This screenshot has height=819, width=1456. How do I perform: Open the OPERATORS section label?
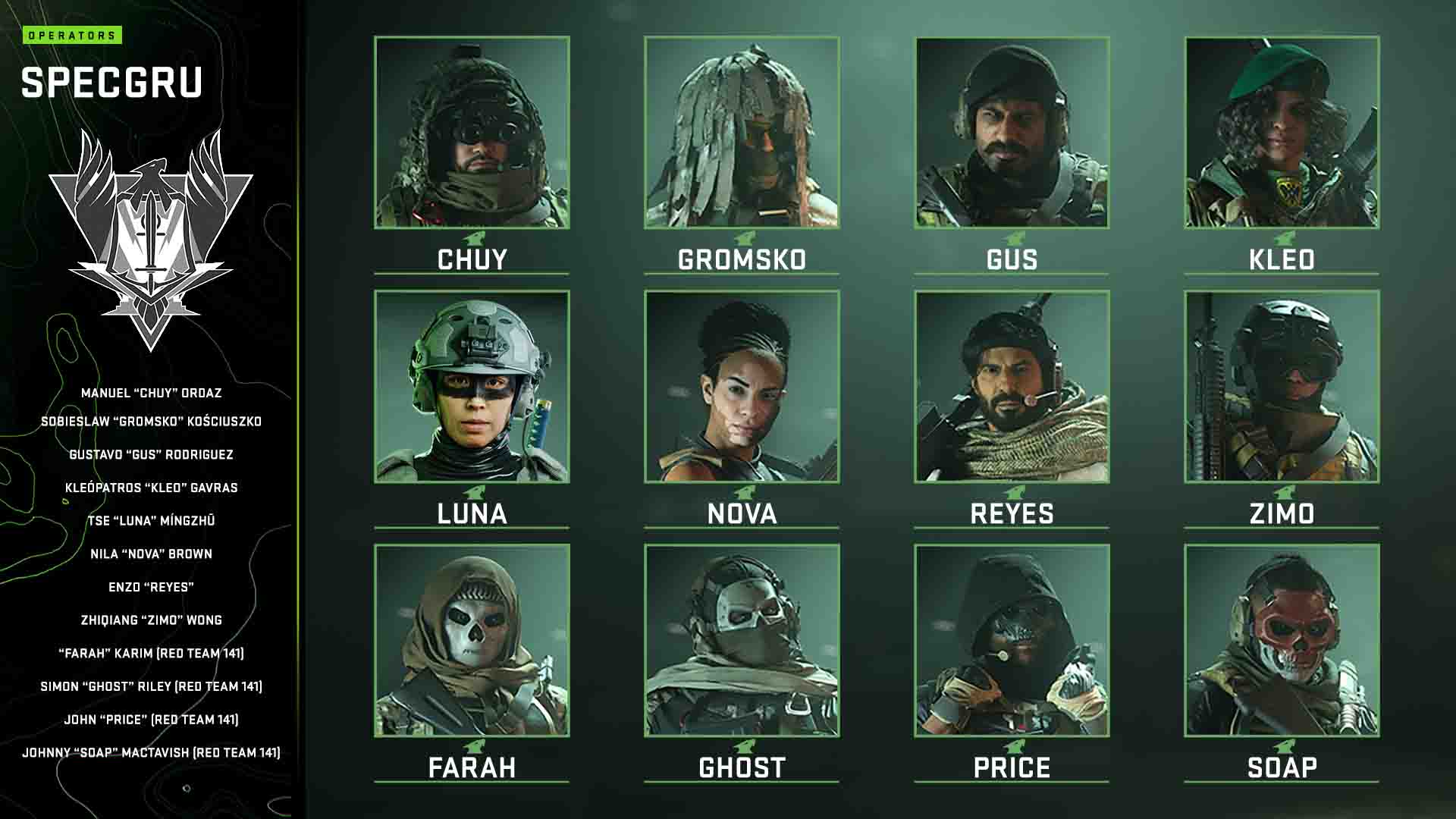click(74, 33)
